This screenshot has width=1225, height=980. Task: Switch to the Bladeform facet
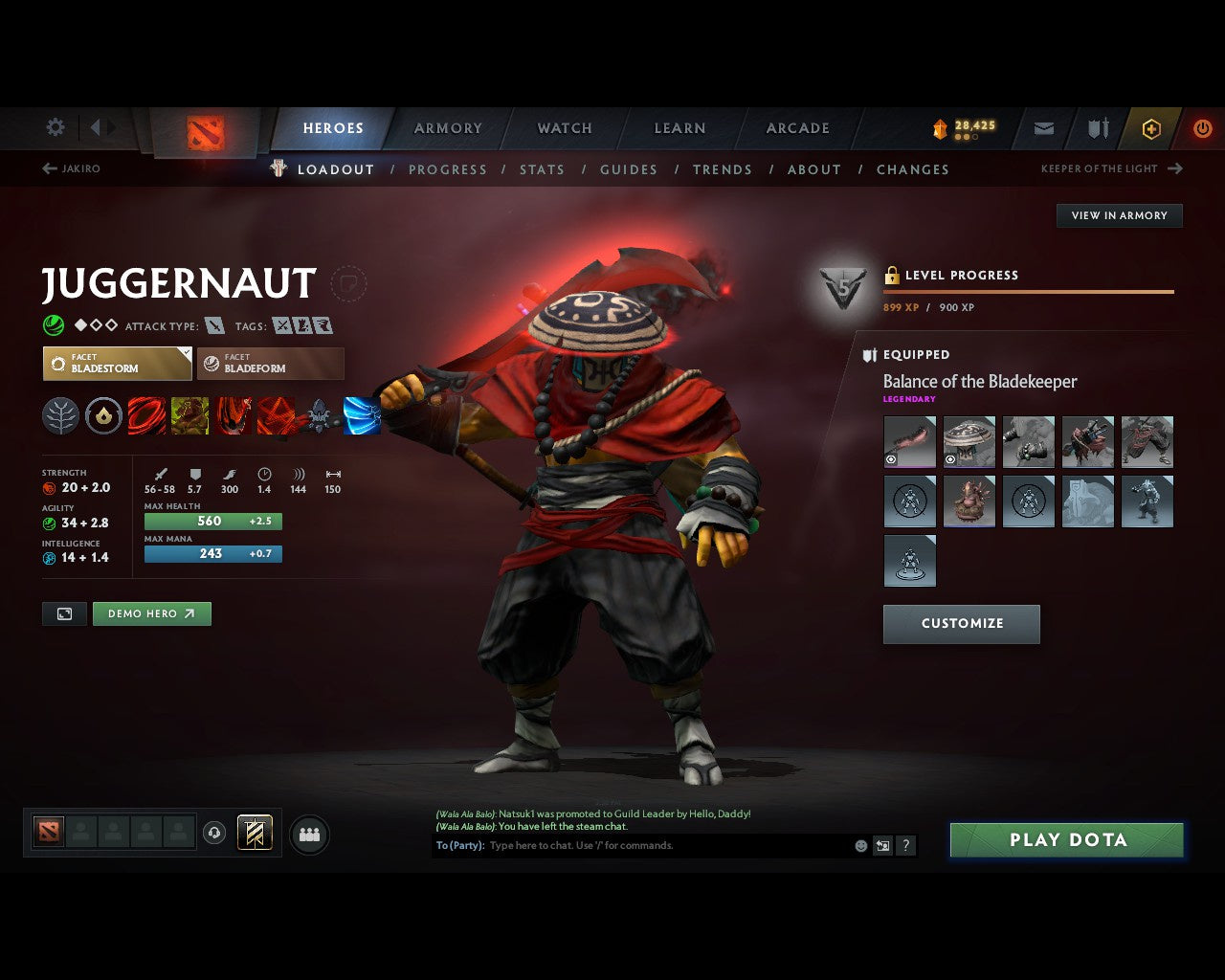tap(271, 364)
